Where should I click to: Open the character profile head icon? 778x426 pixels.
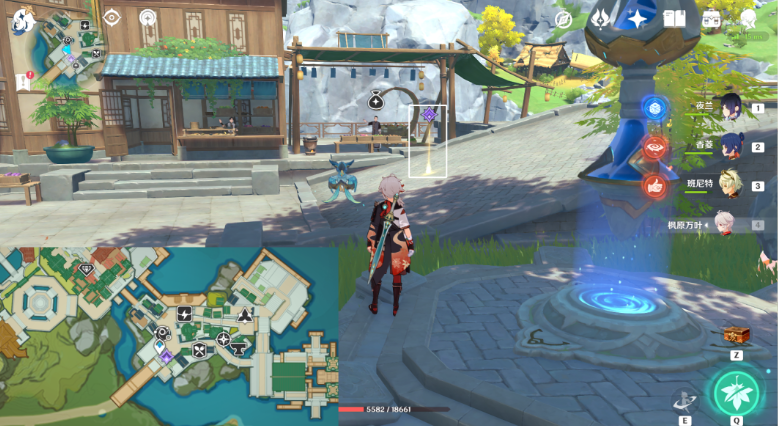coord(748,19)
